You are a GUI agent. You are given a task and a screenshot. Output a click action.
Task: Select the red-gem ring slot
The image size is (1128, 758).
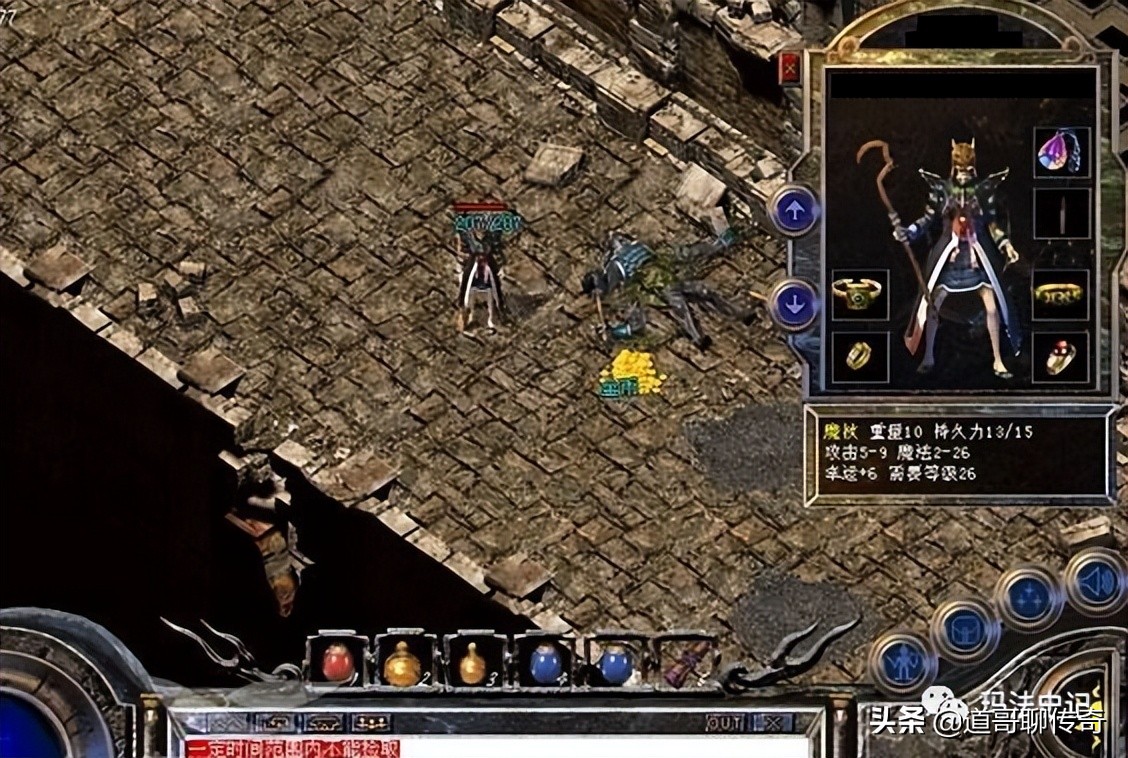click(1060, 356)
